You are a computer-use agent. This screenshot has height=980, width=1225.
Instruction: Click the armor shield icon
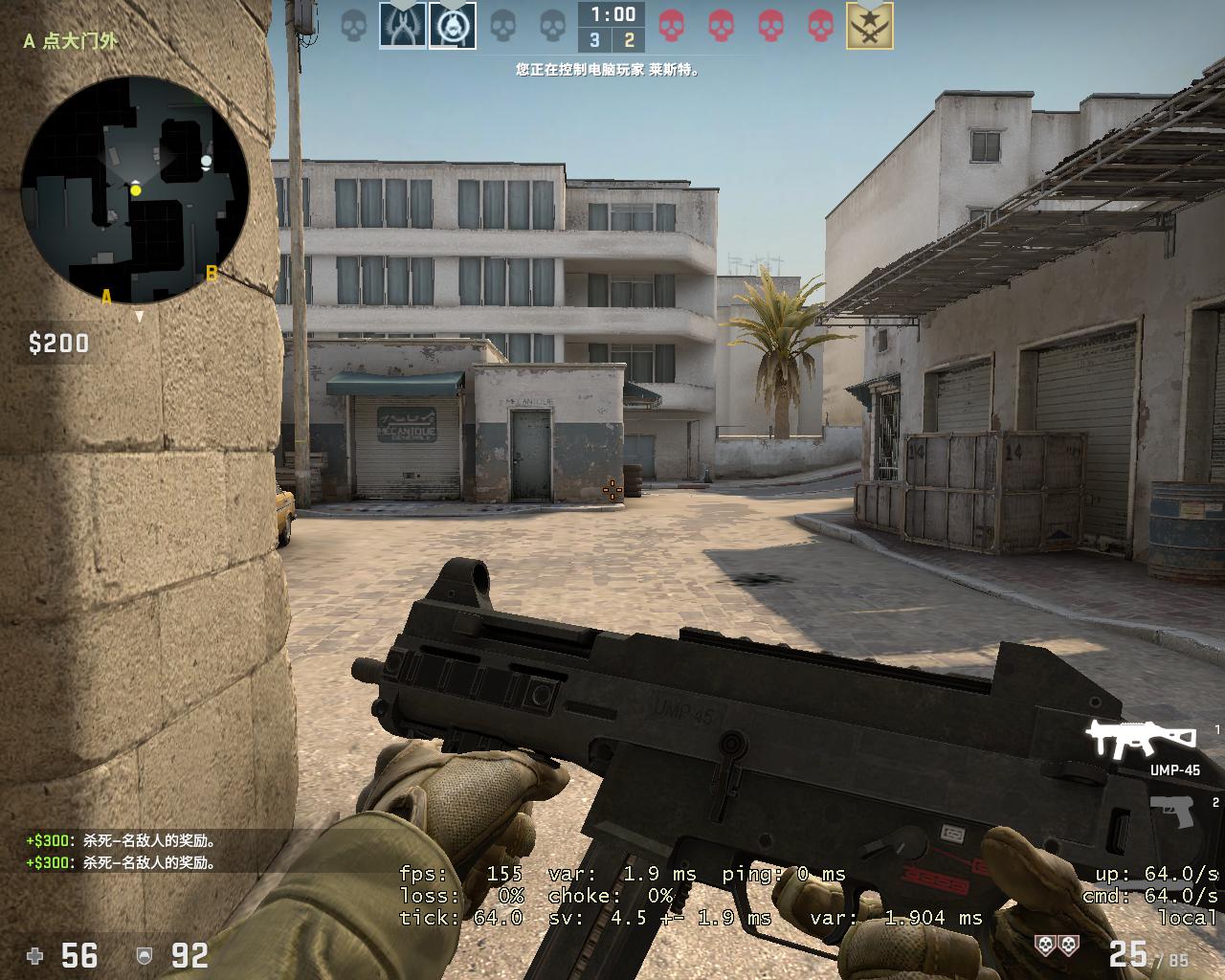tap(145, 955)
